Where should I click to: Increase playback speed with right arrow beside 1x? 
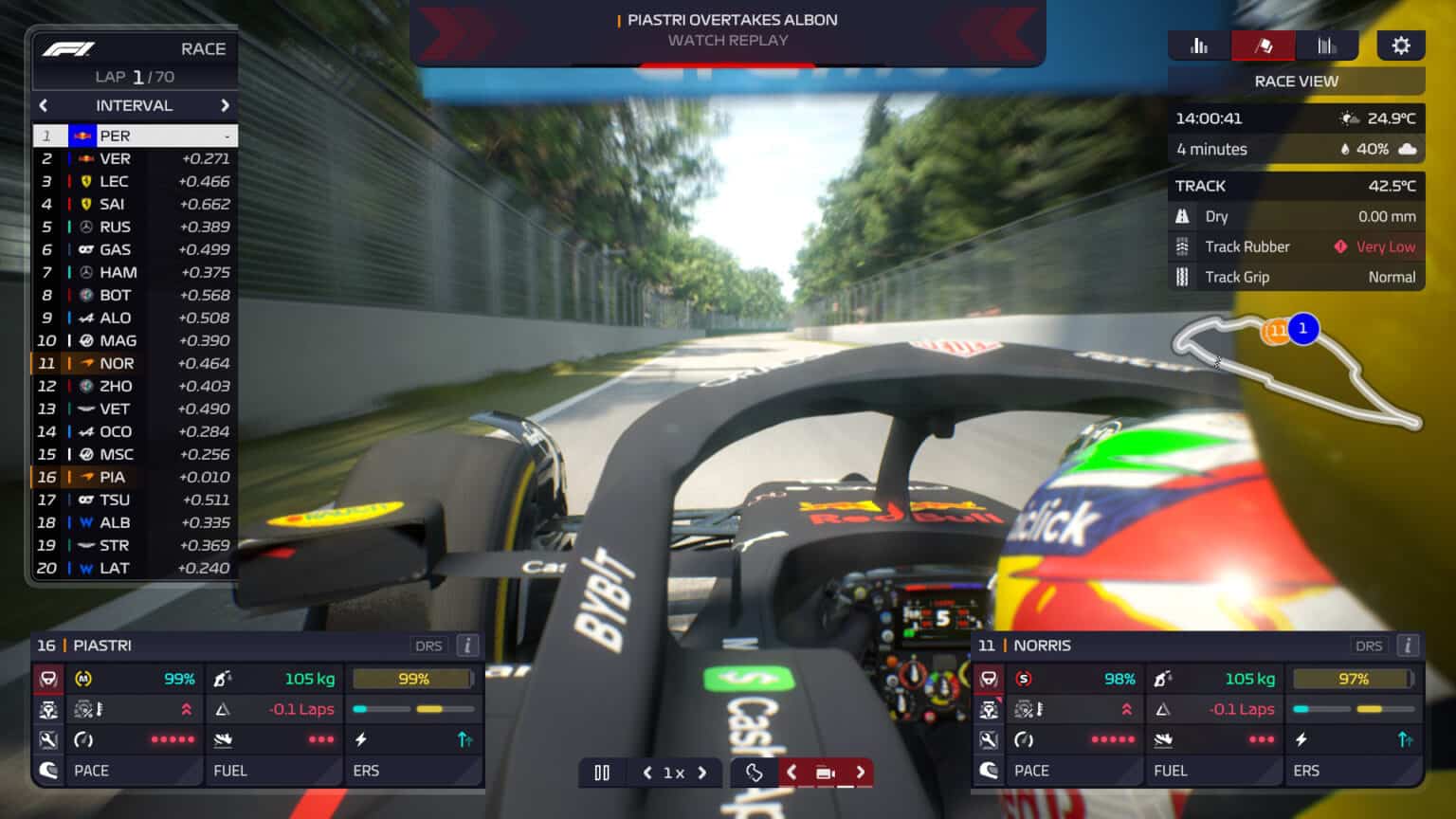tap(701, 773)
